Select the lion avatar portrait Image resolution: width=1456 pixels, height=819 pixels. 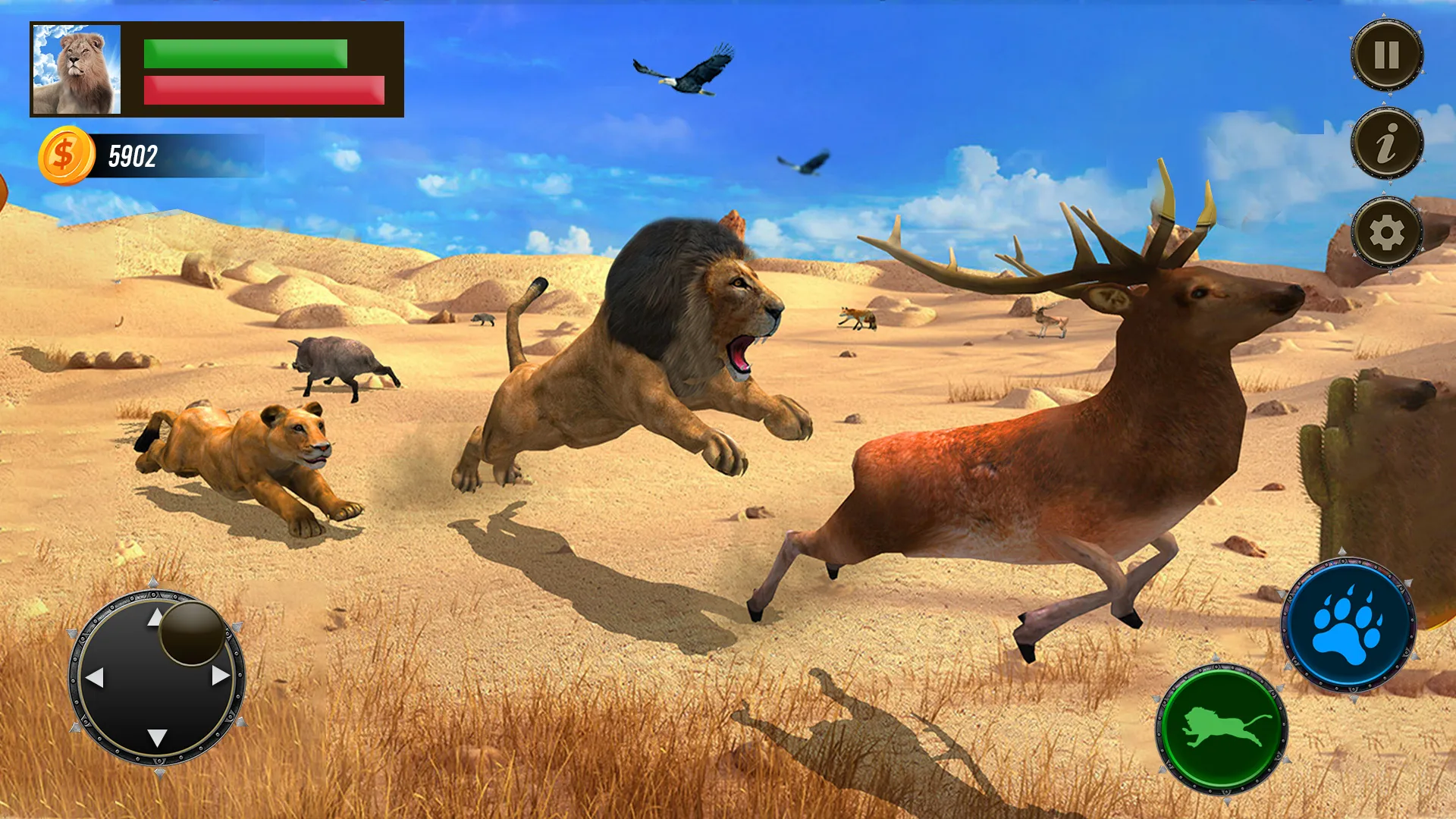(x=78, y=67)
